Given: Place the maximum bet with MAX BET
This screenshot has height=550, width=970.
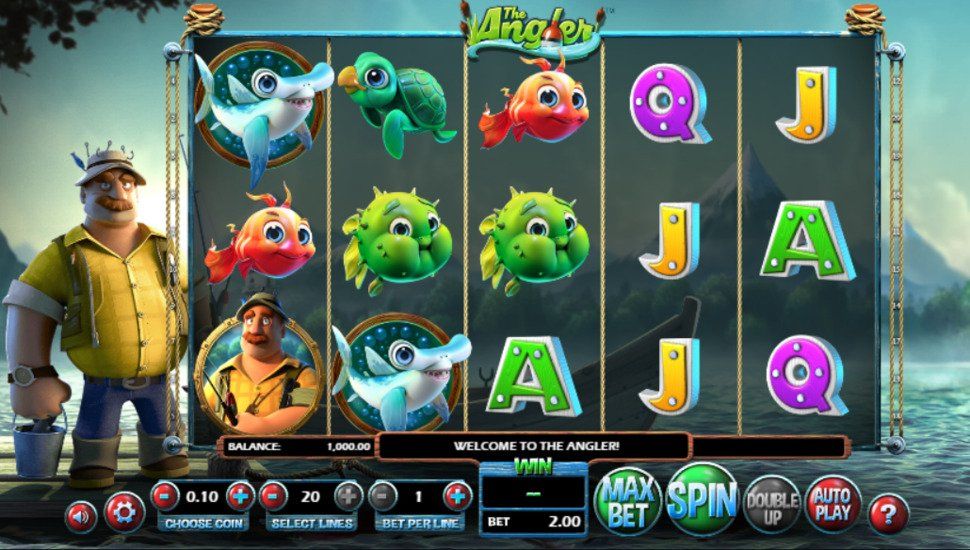Looking at the screenshot, I should [629, 500].
